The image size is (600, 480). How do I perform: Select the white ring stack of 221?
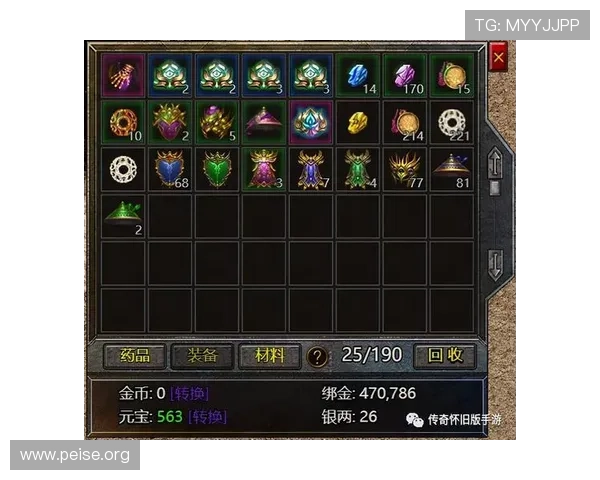(x=452, y=122)
